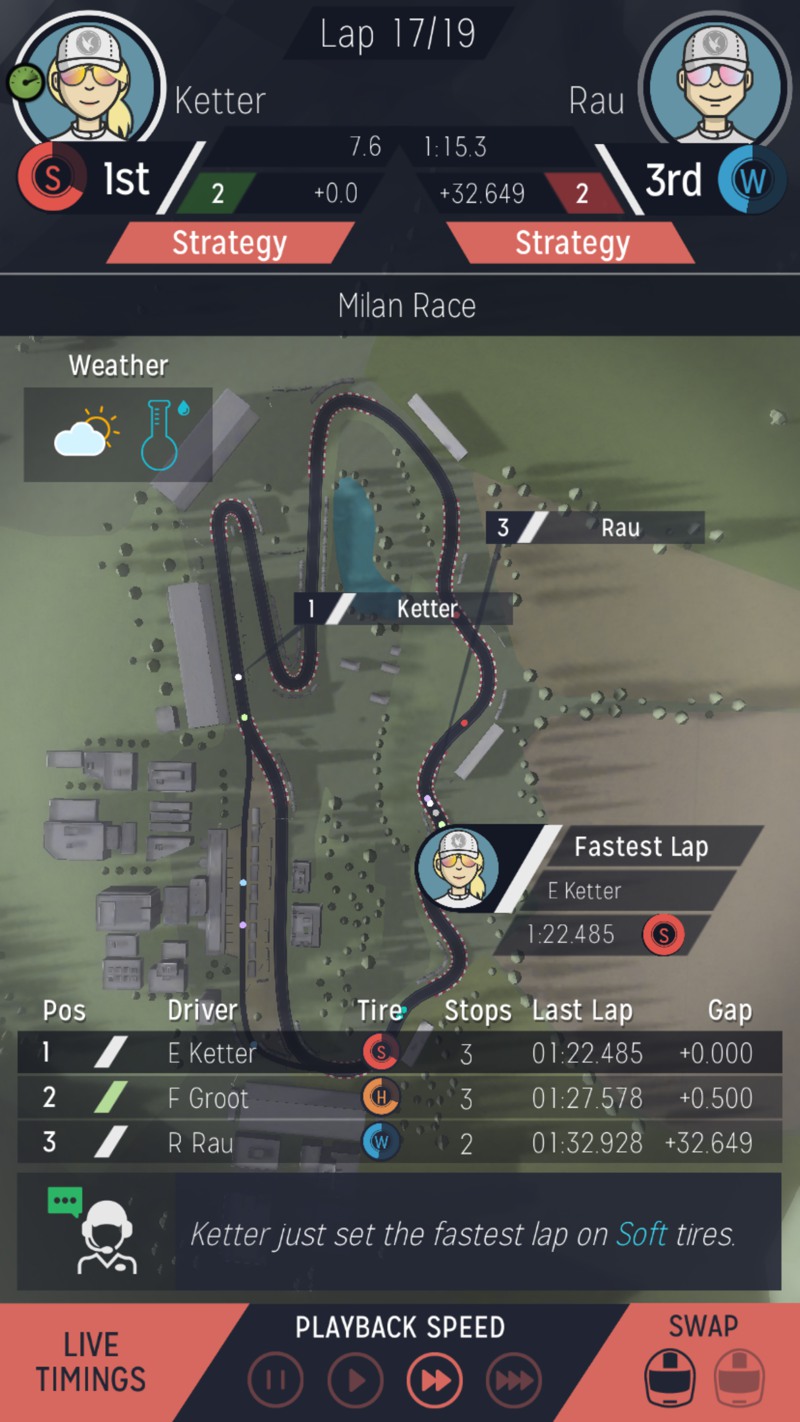Open Ketter's Strategy panel

pyautogui.click(x=229, y=243)
